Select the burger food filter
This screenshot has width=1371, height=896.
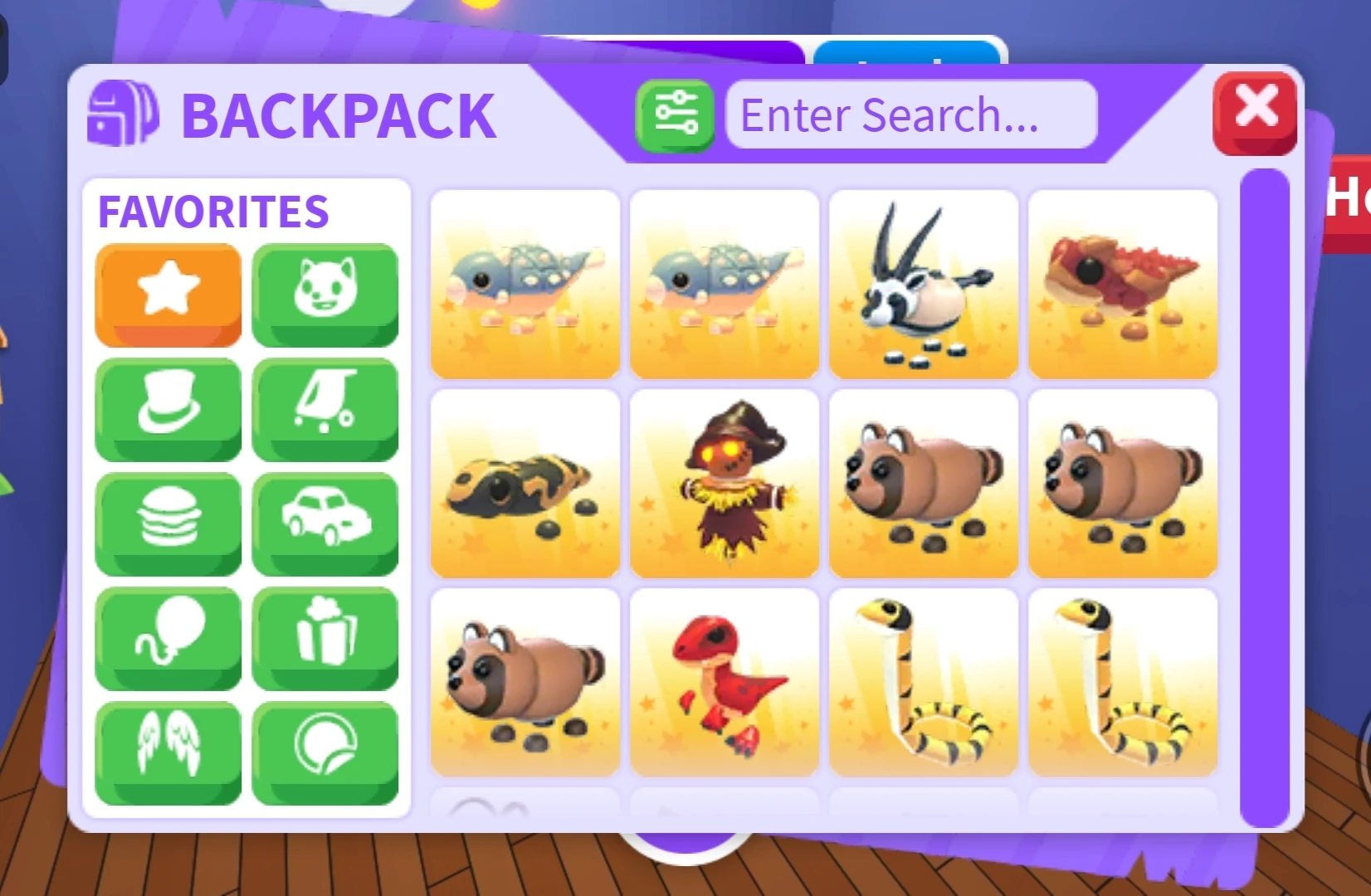(168, 523)
